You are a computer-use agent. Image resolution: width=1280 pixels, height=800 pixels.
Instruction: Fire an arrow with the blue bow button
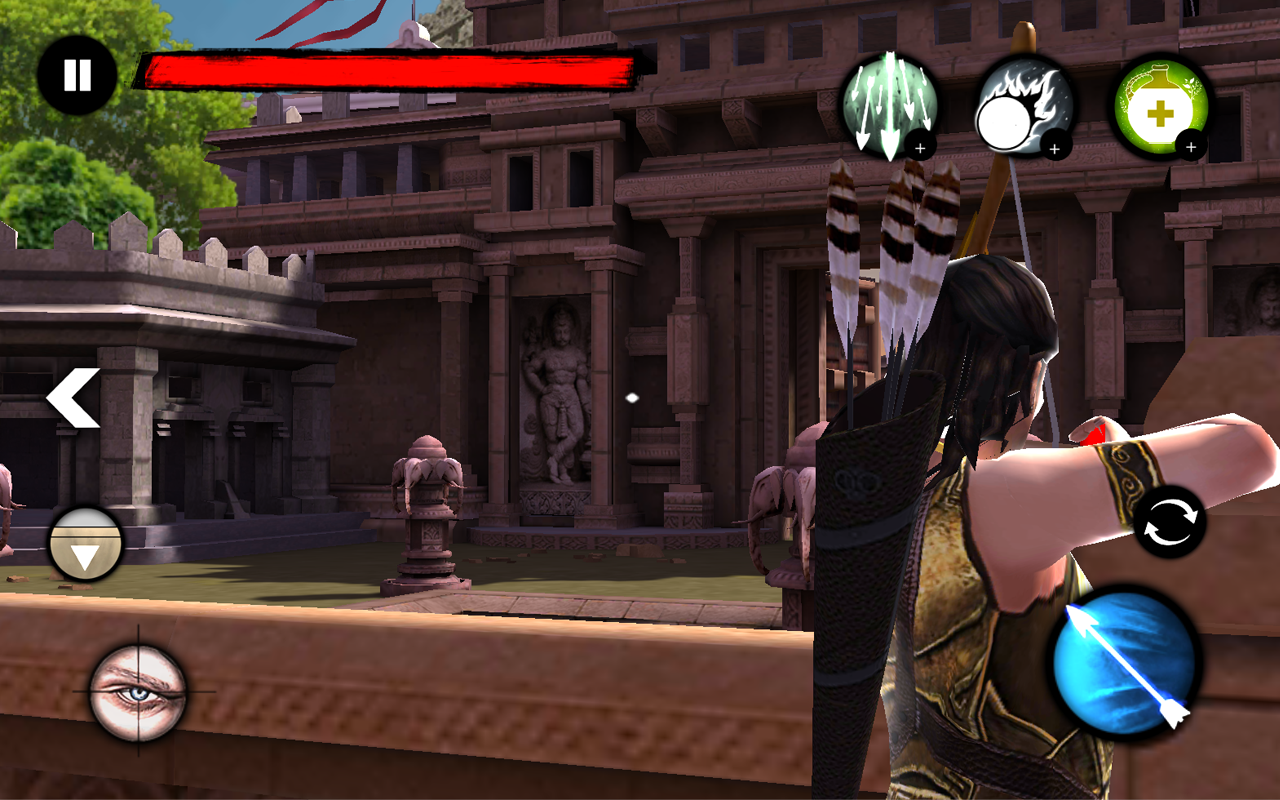tap(1122, 665)
